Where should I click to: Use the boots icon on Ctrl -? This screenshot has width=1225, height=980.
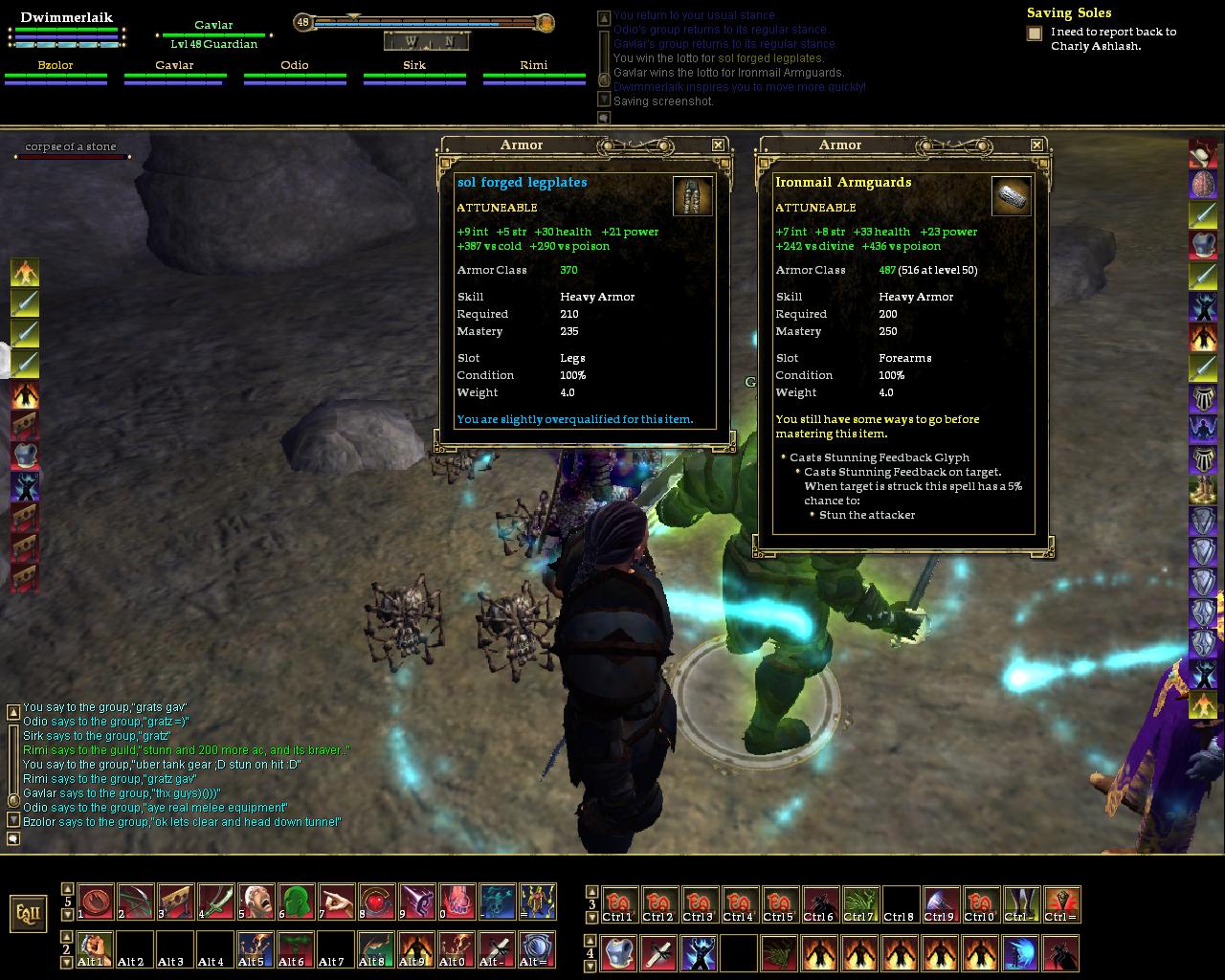coord(1020,904)
